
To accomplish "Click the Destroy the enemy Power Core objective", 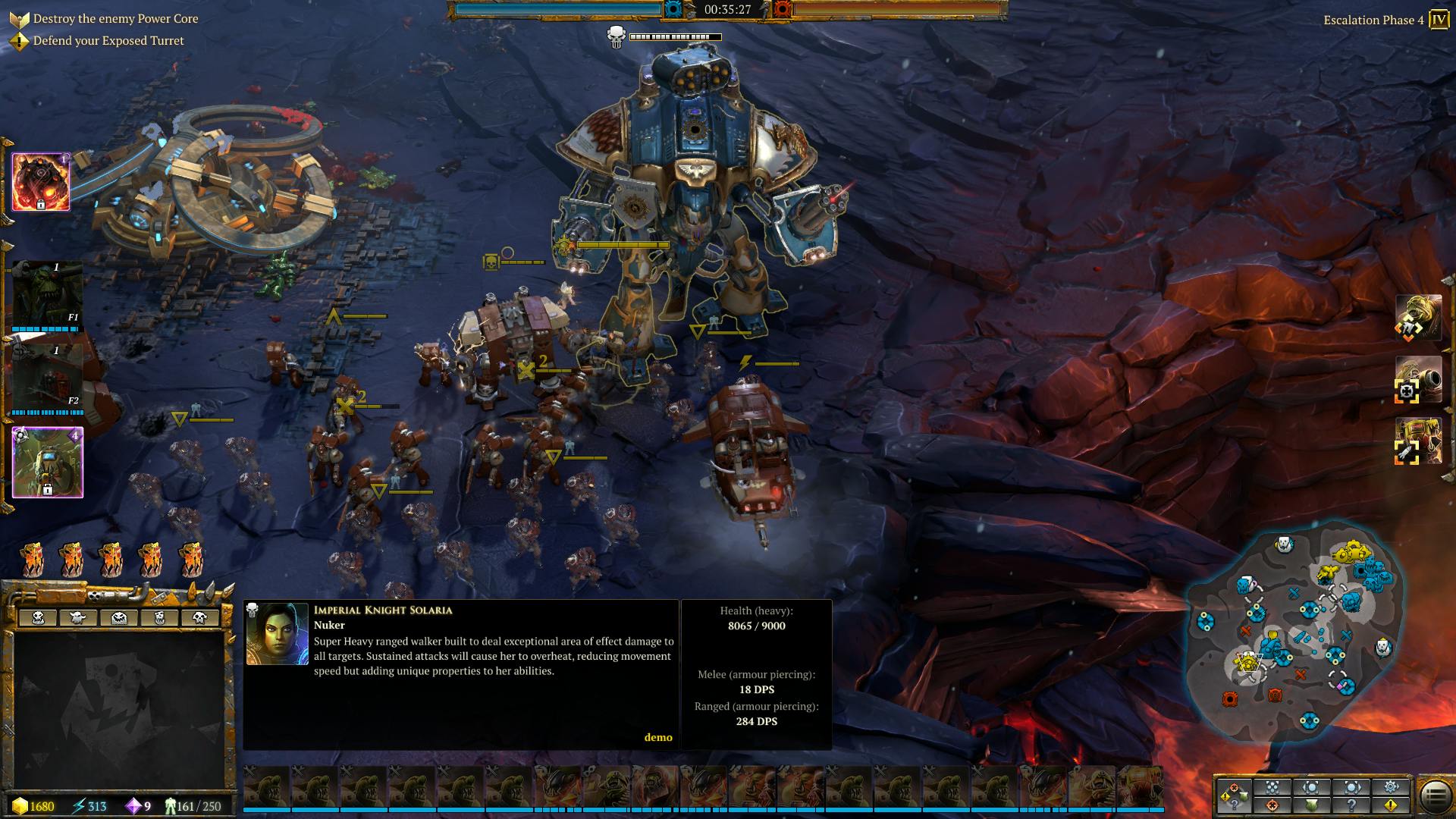I will click(115, 19).
